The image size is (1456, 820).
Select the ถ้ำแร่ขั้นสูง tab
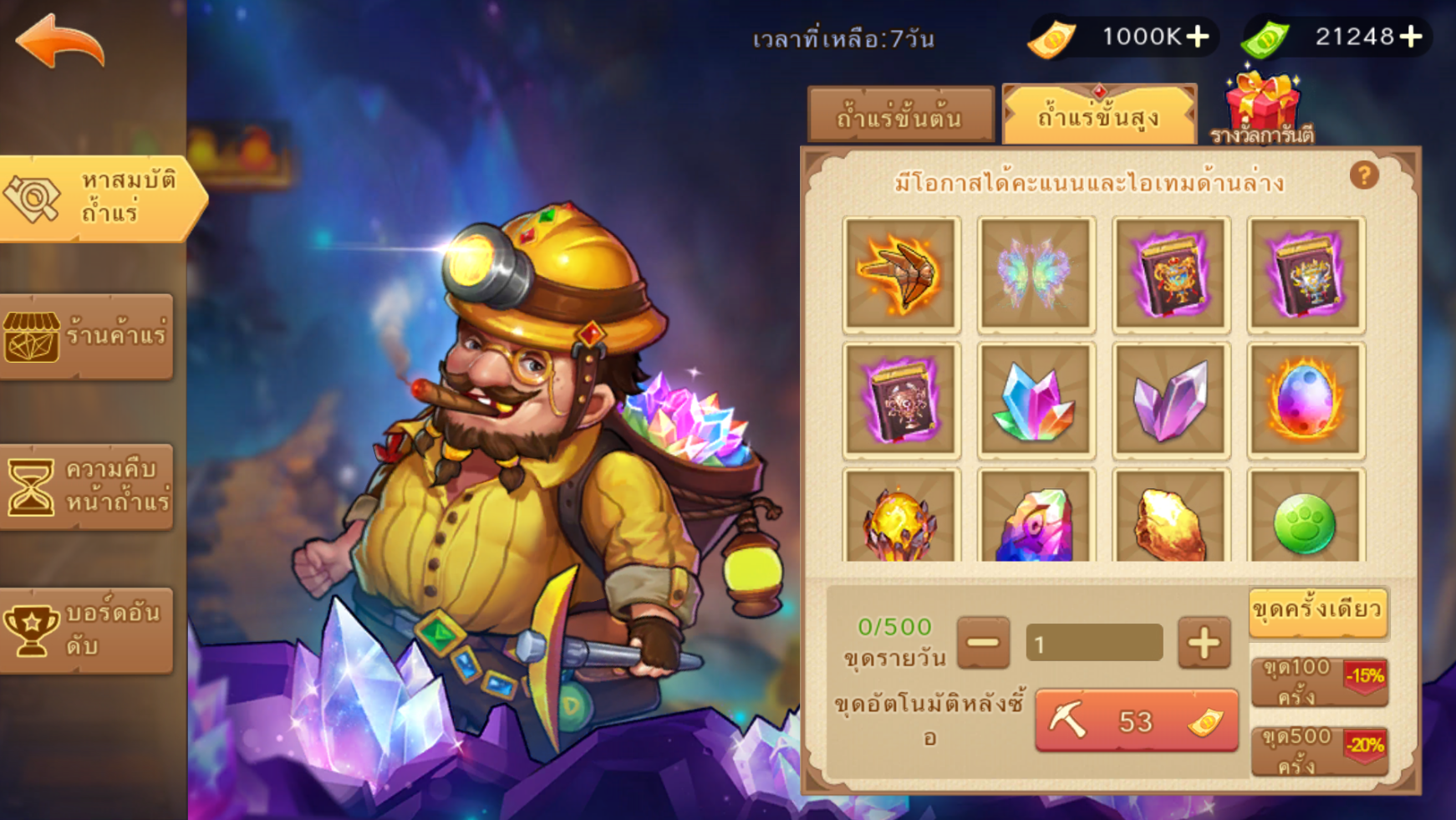pyautogui.click(x=1099, y=115)
